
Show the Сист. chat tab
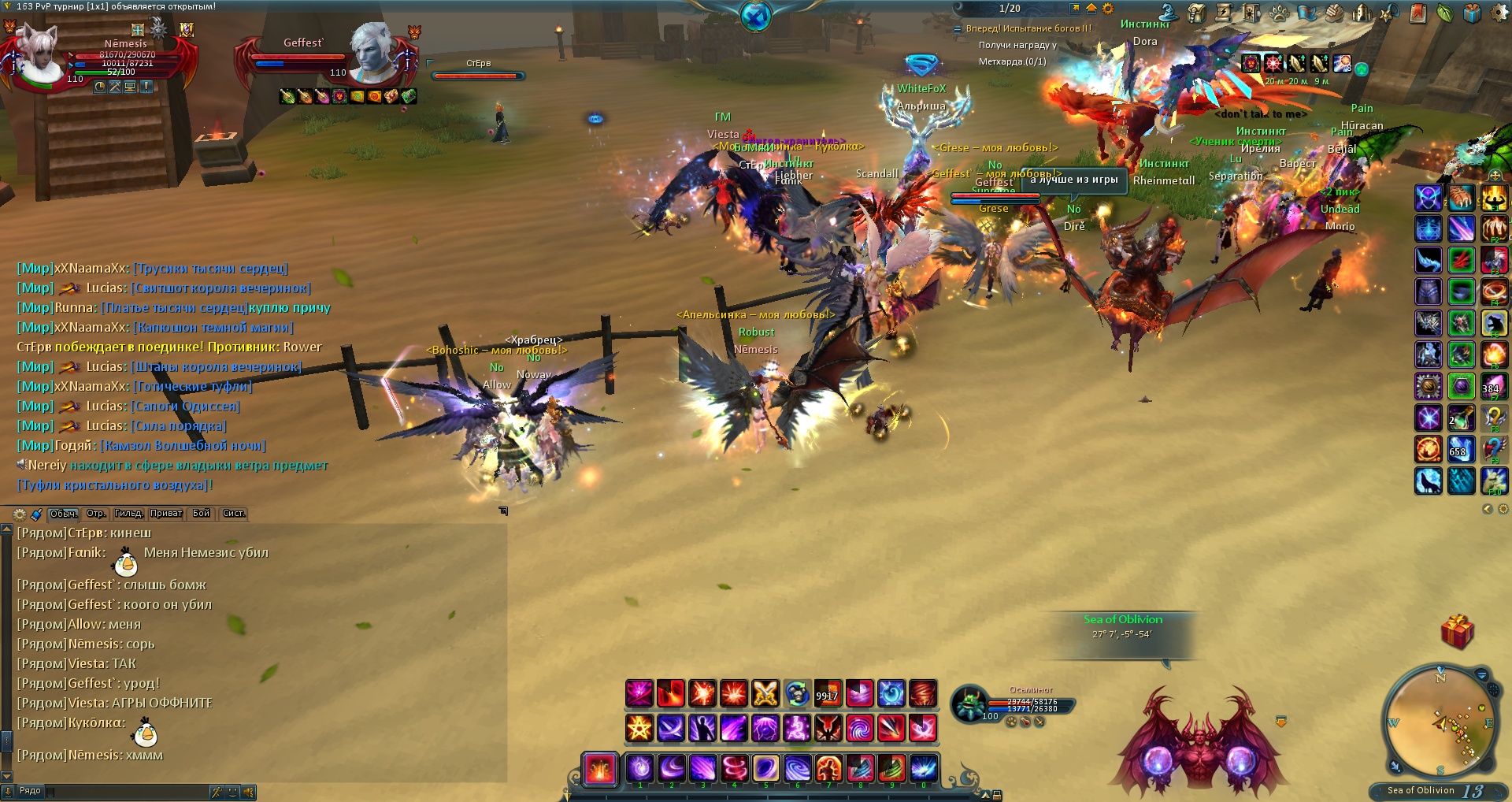coord(234,514)
